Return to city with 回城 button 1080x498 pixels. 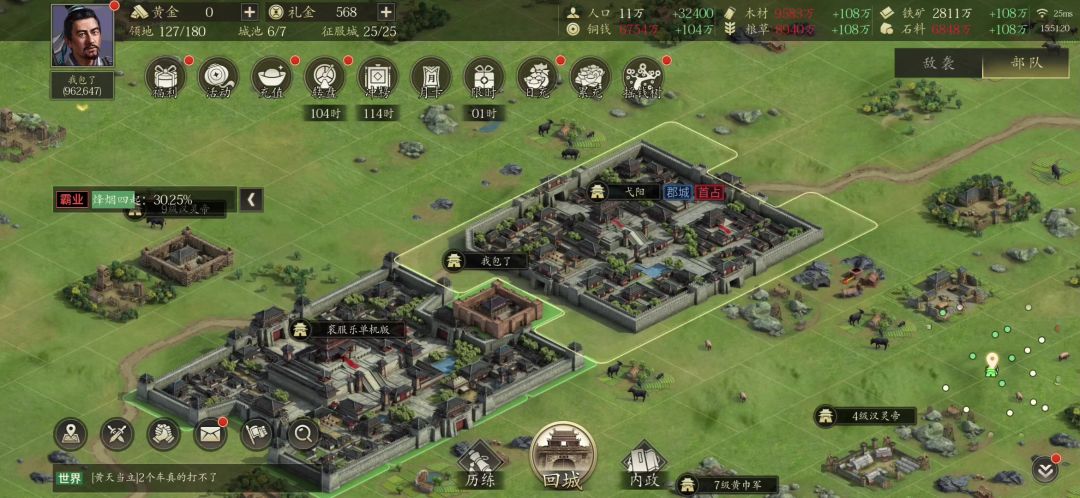point(561,458)
